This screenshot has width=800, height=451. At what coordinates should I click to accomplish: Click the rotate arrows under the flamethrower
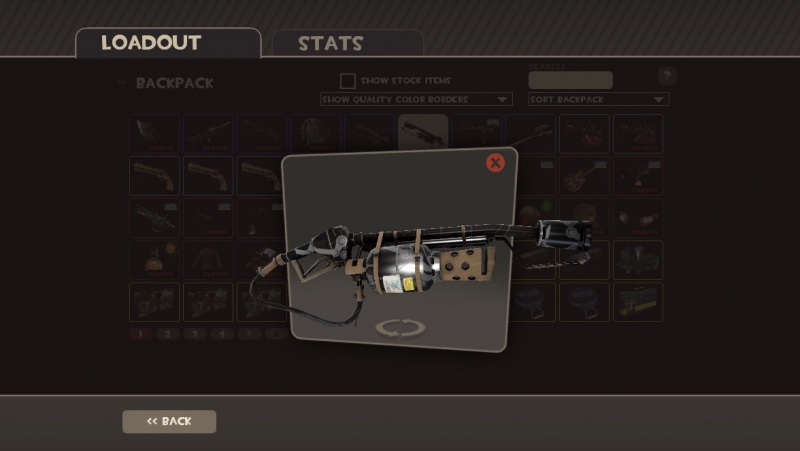399,328
